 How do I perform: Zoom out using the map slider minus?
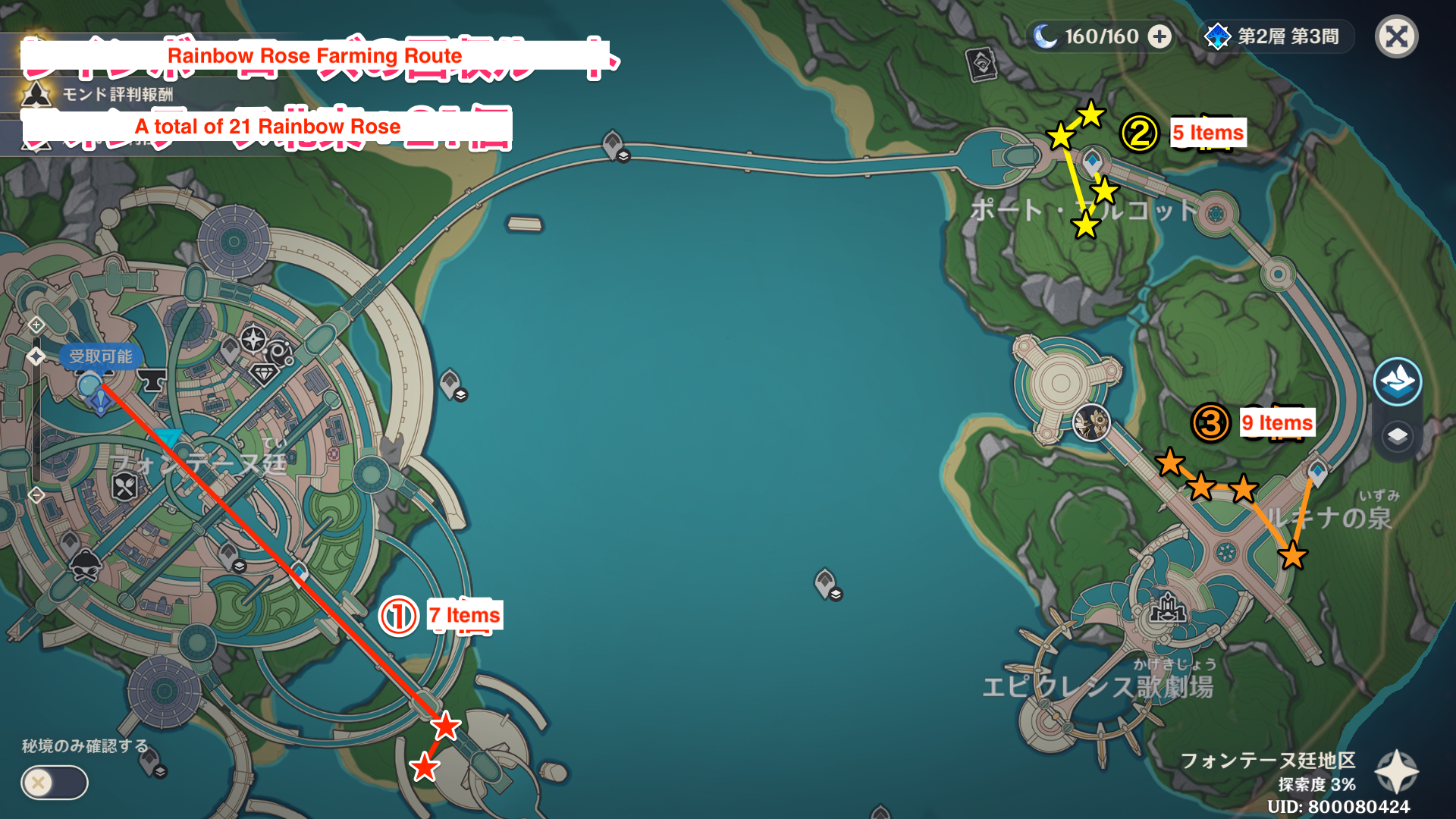36,495
